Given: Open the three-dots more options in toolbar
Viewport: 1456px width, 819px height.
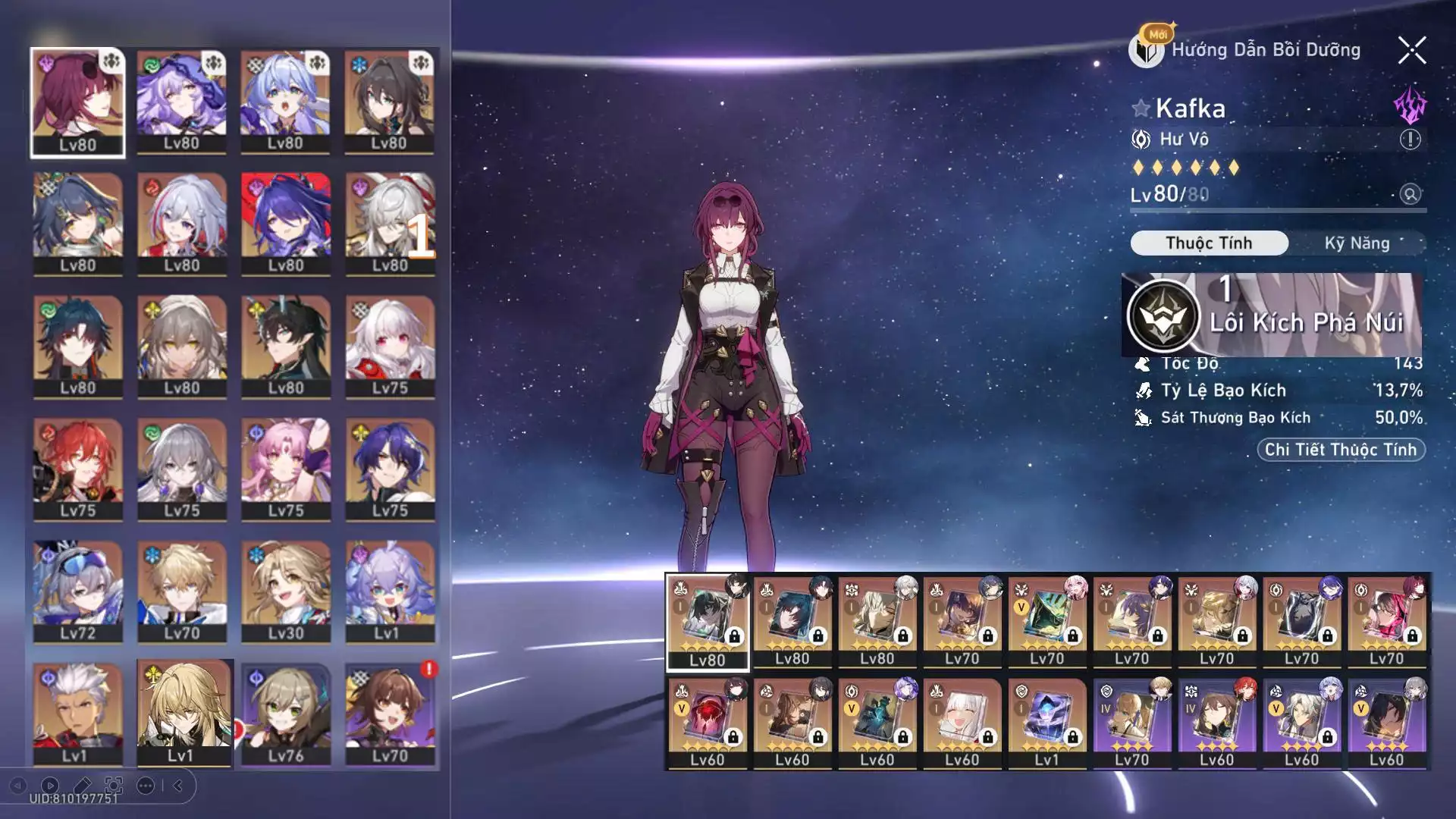Looking at the screenshot, I should click(146, 786).
